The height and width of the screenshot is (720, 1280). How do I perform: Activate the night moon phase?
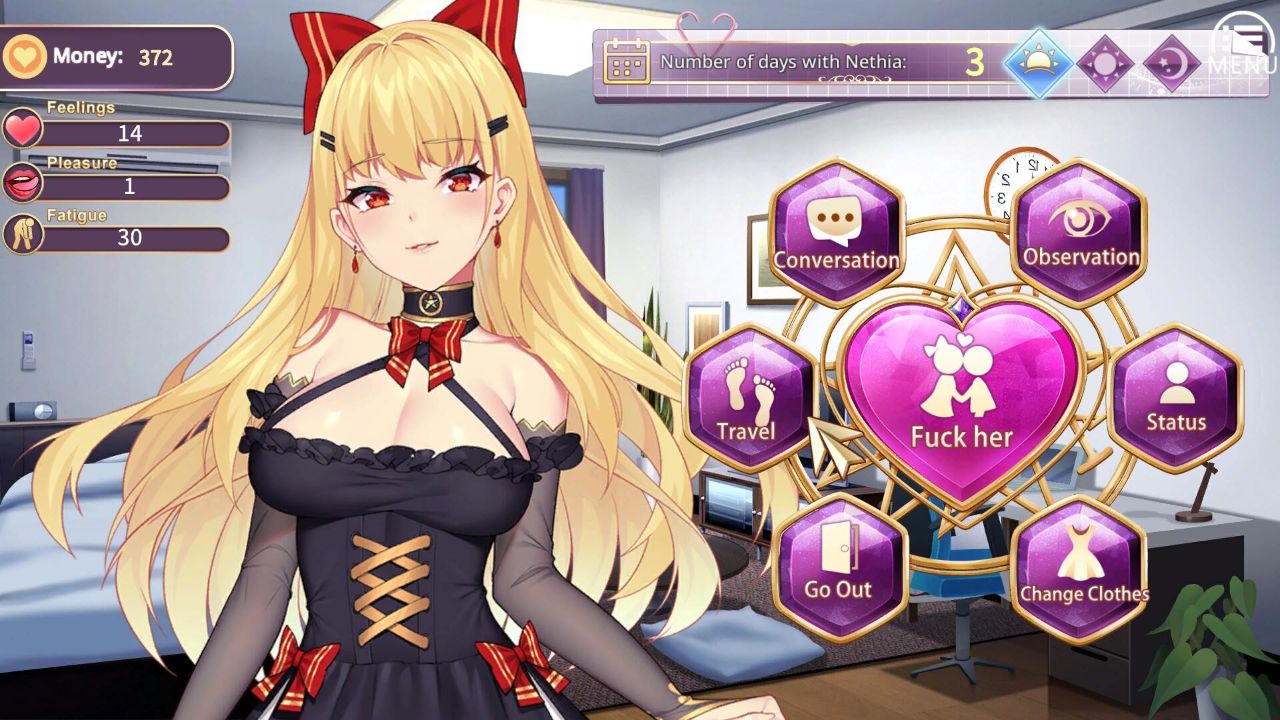coord(1173,63)
